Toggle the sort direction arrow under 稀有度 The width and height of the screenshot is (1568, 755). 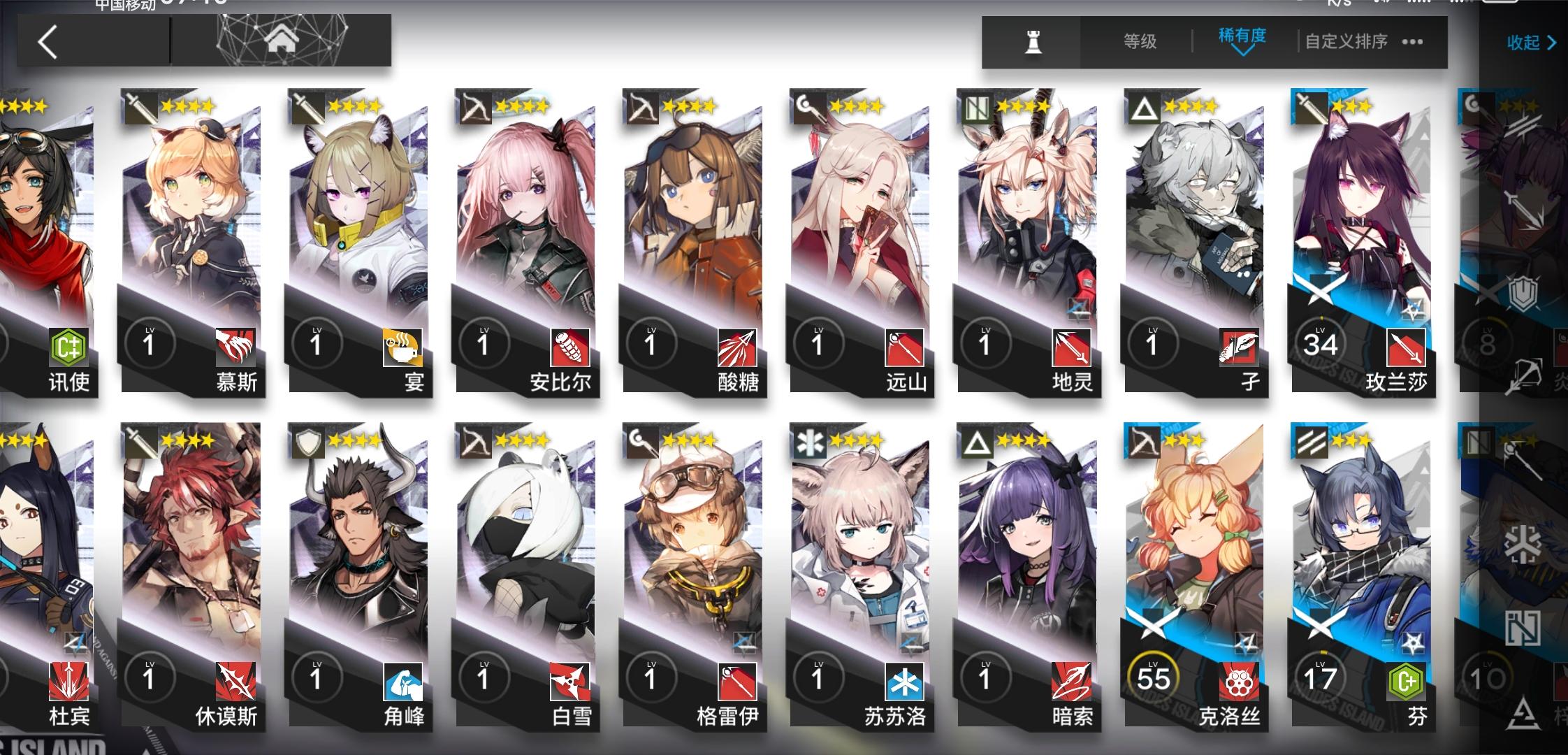(x=1242, y=52)
